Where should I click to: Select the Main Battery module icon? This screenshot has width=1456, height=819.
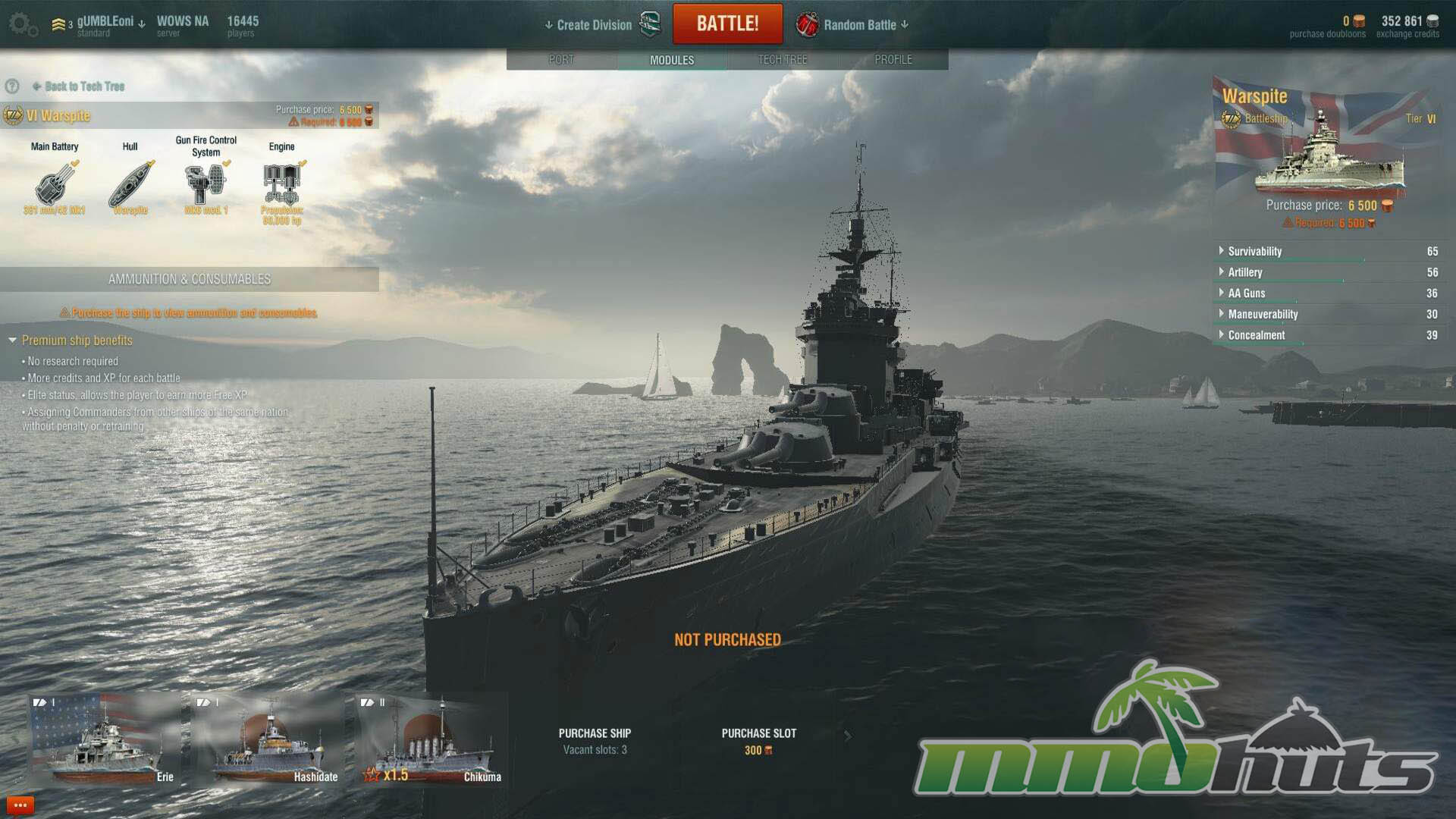tap(55, 184)
